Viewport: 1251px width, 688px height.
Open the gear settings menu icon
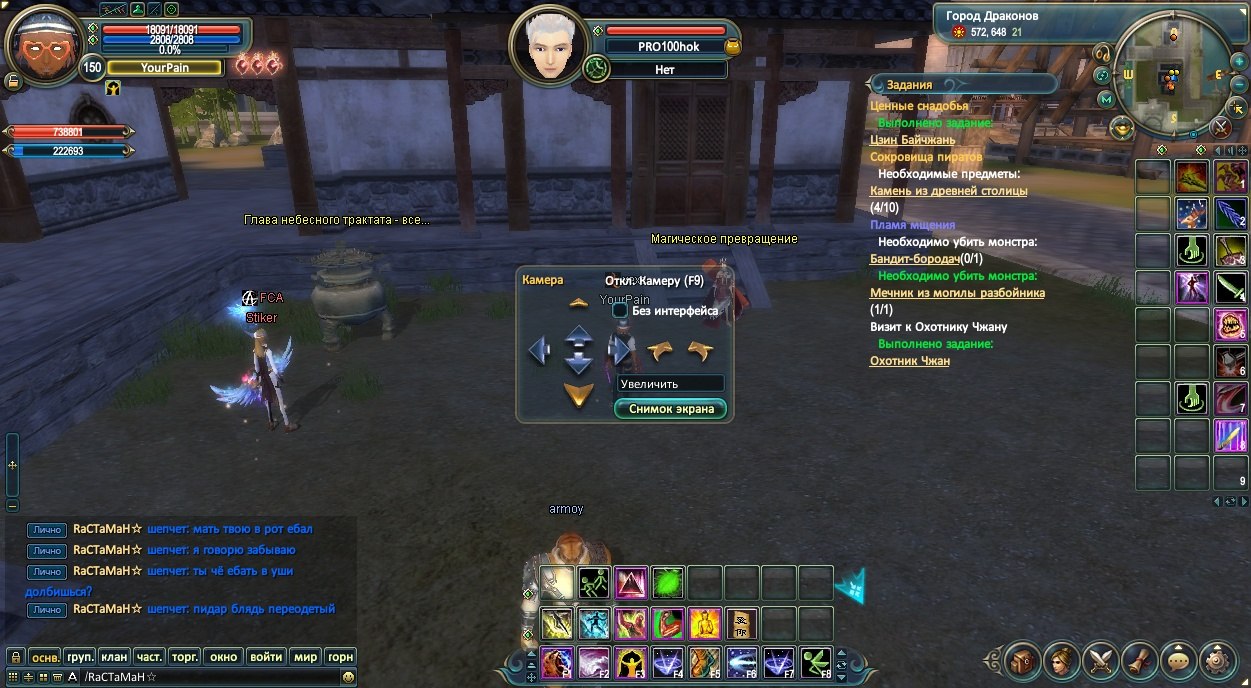[x=1218, y=660]
